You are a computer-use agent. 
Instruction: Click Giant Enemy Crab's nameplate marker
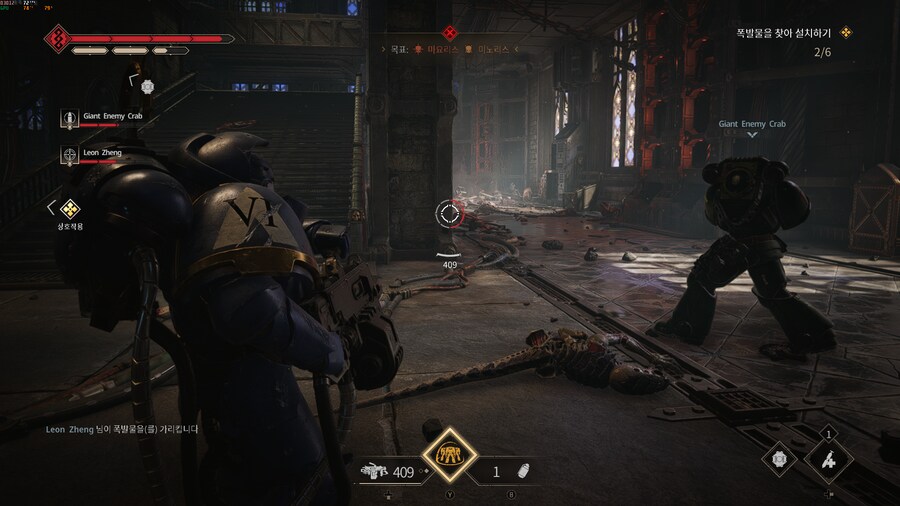tap(752, 125)
